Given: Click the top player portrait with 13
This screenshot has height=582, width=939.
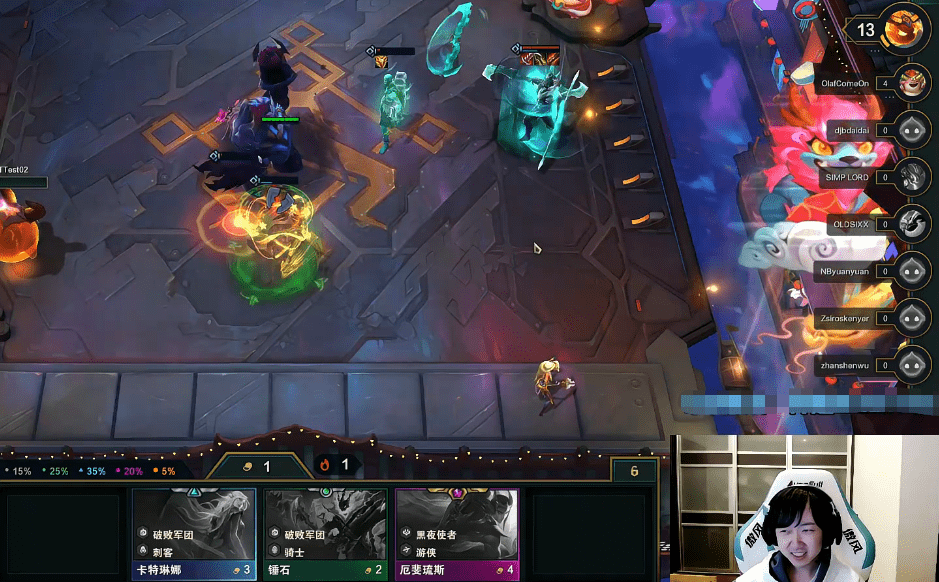Looking at the screenshot, I should point(905,28).
